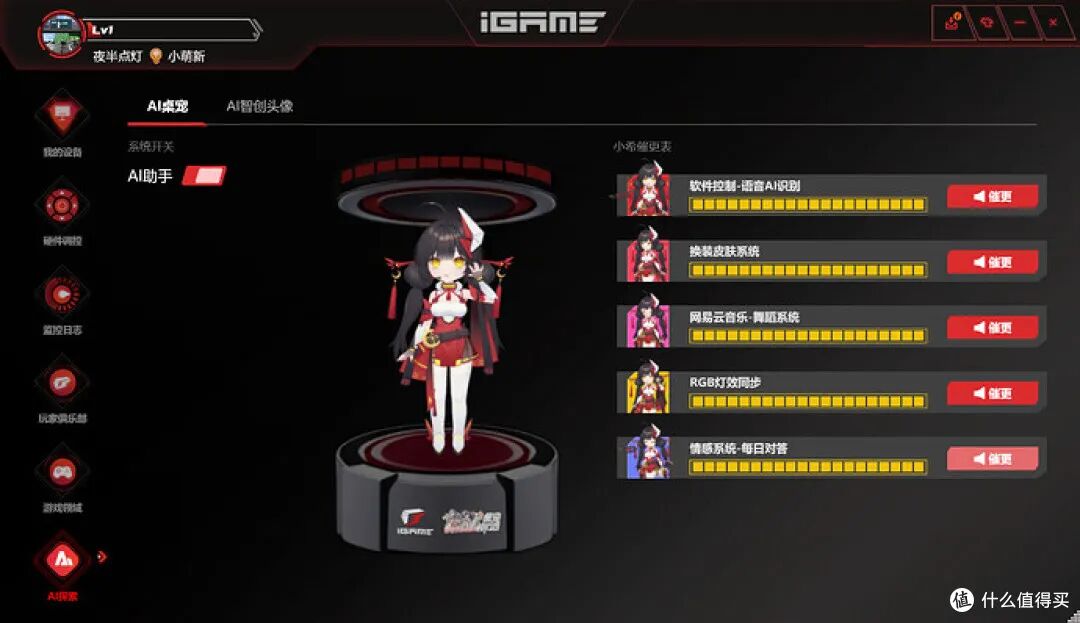Open the AI探索 sidebar entry

tap(62, 560)
